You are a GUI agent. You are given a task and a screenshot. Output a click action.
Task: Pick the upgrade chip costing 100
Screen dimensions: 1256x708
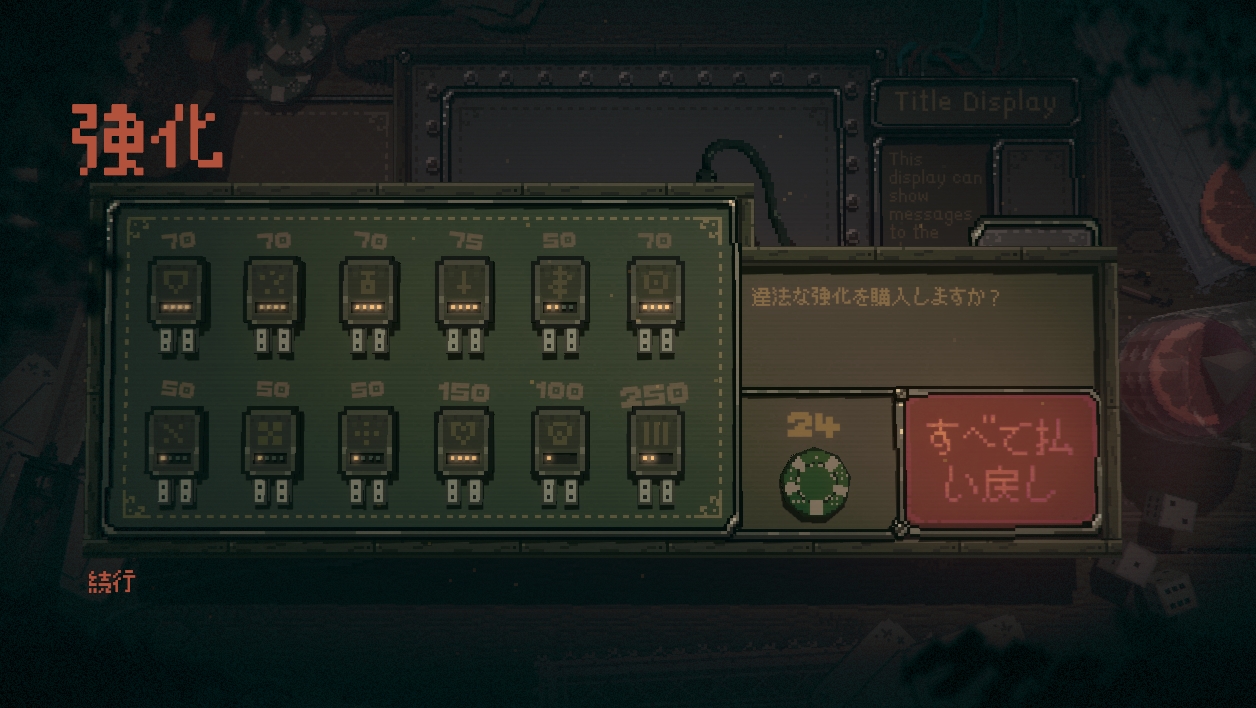tap(560, 442)
